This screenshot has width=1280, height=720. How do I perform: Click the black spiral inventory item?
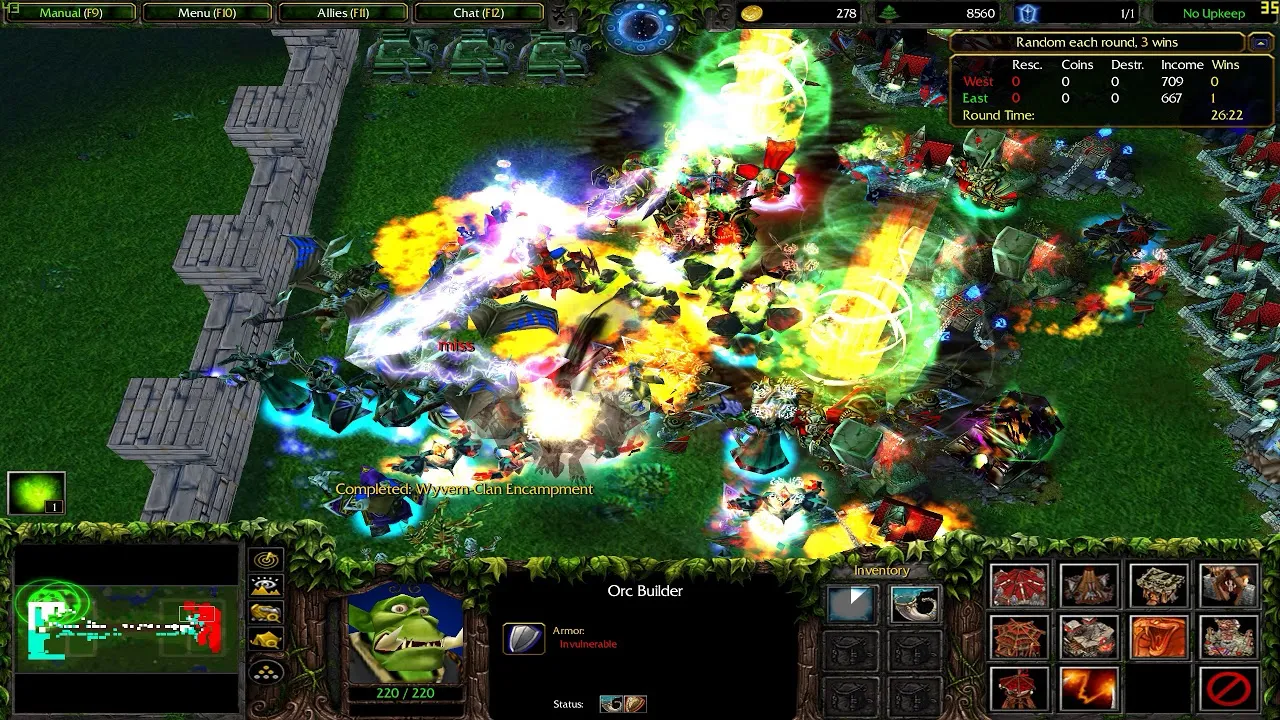click(915, 605)
